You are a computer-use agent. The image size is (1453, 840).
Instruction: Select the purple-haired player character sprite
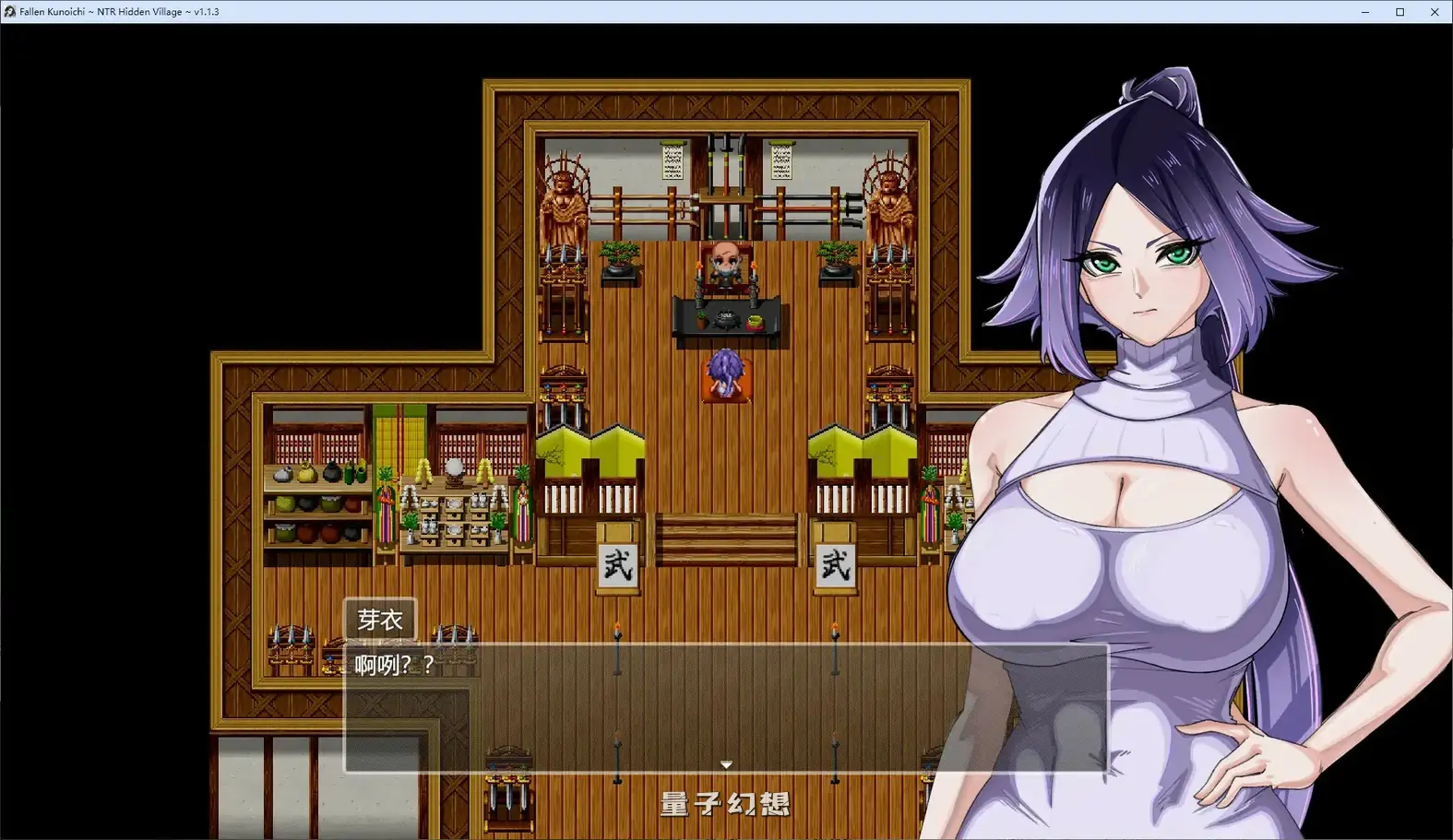(727, 371)
